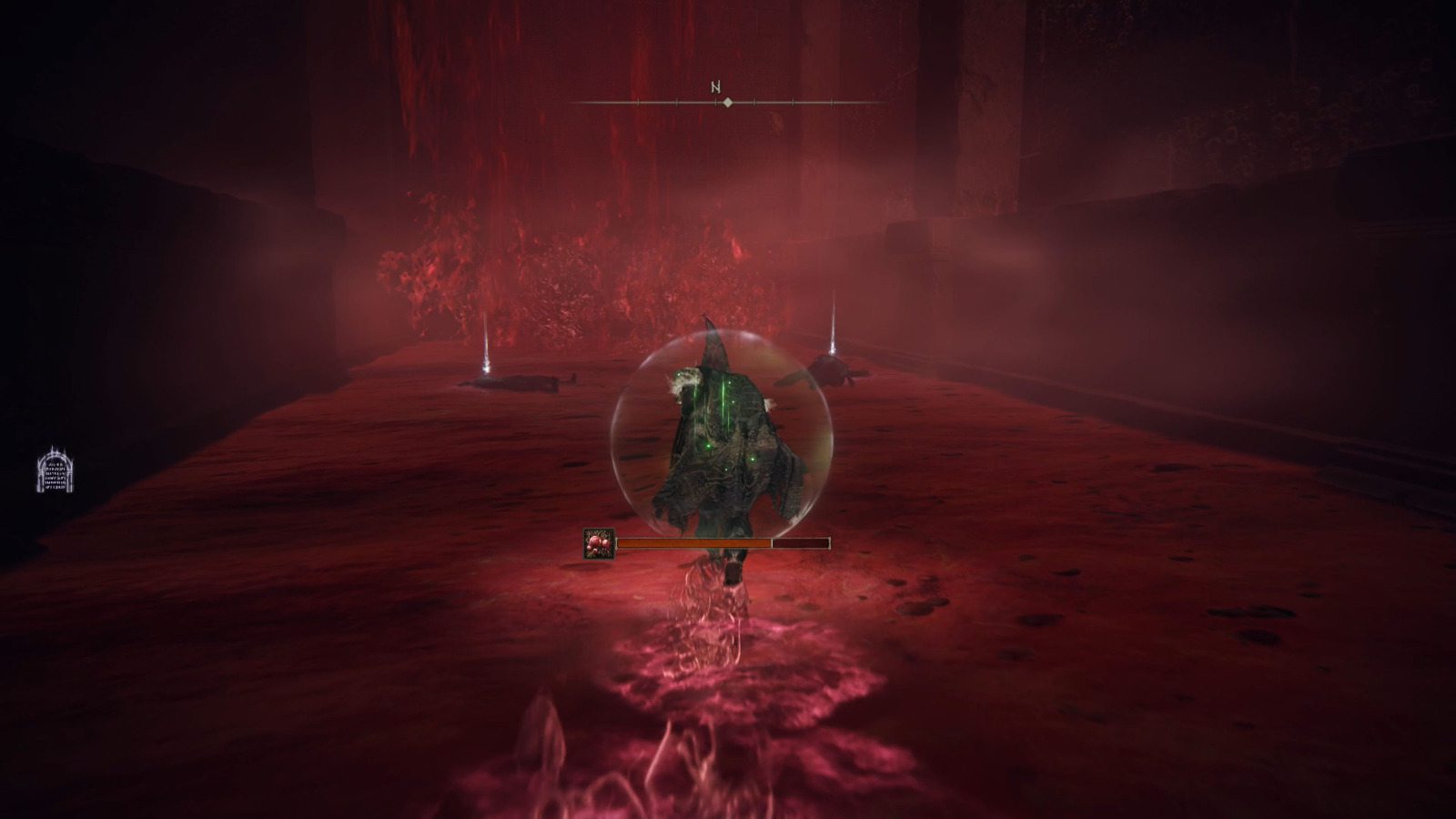The width and height of the screenshot is (1456, 819).
Task: Click the glowing message sign icon
Action: pyautogui.click(x=56, y=470)
